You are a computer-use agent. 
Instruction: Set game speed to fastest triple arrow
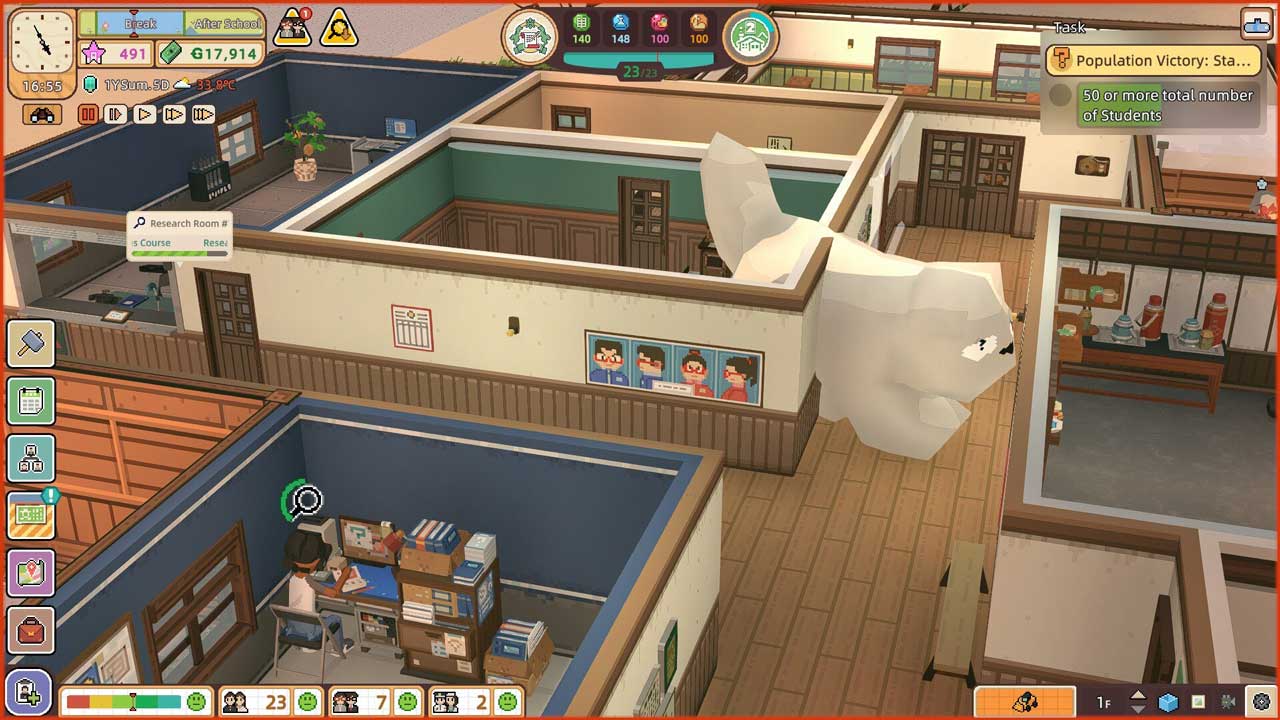203,115
